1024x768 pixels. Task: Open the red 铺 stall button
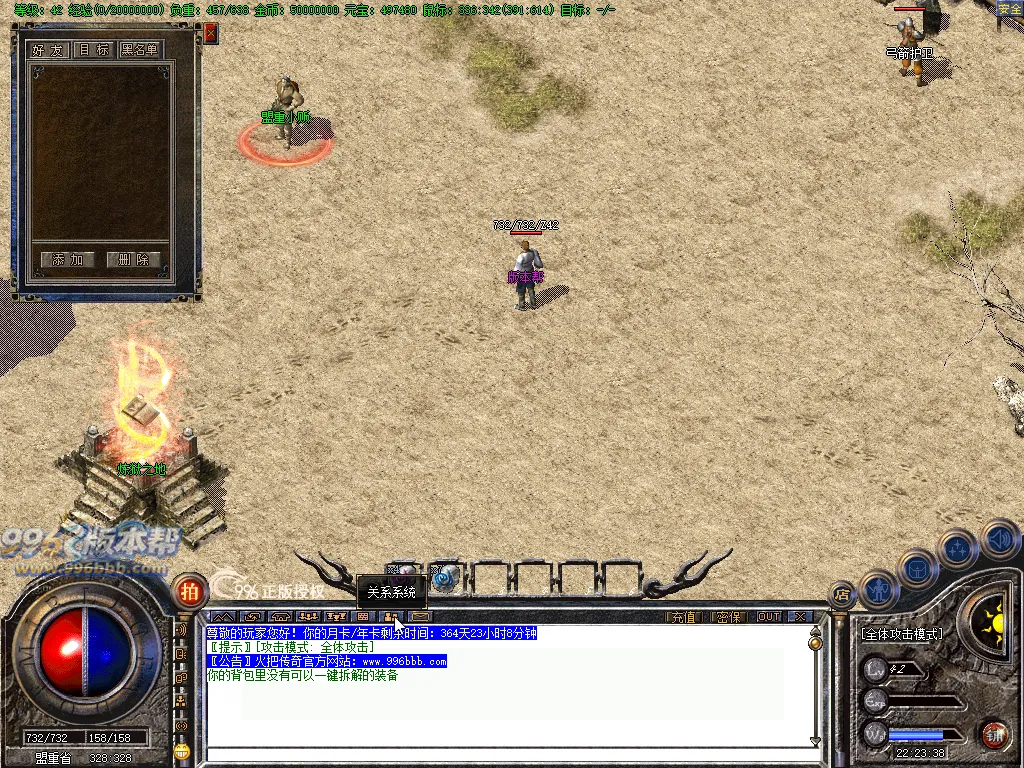point(993,735)
